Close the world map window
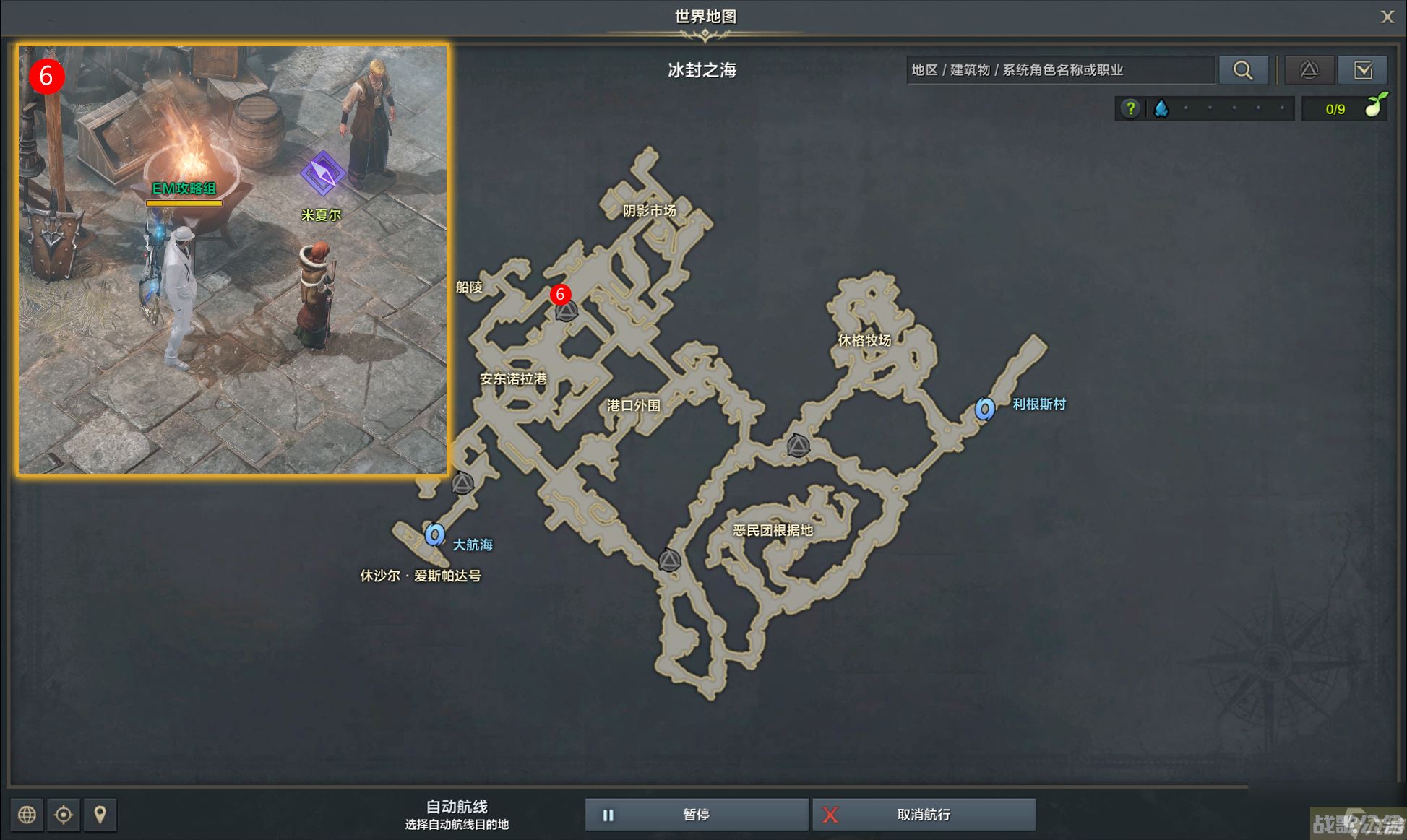This screenshot has width=1407, height=840. coord(1387,17)
